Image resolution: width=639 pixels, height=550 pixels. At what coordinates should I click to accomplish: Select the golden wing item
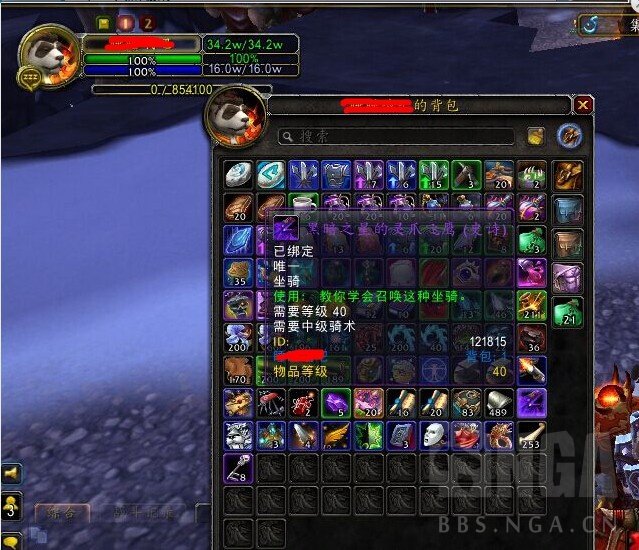[x=336, y=435]
